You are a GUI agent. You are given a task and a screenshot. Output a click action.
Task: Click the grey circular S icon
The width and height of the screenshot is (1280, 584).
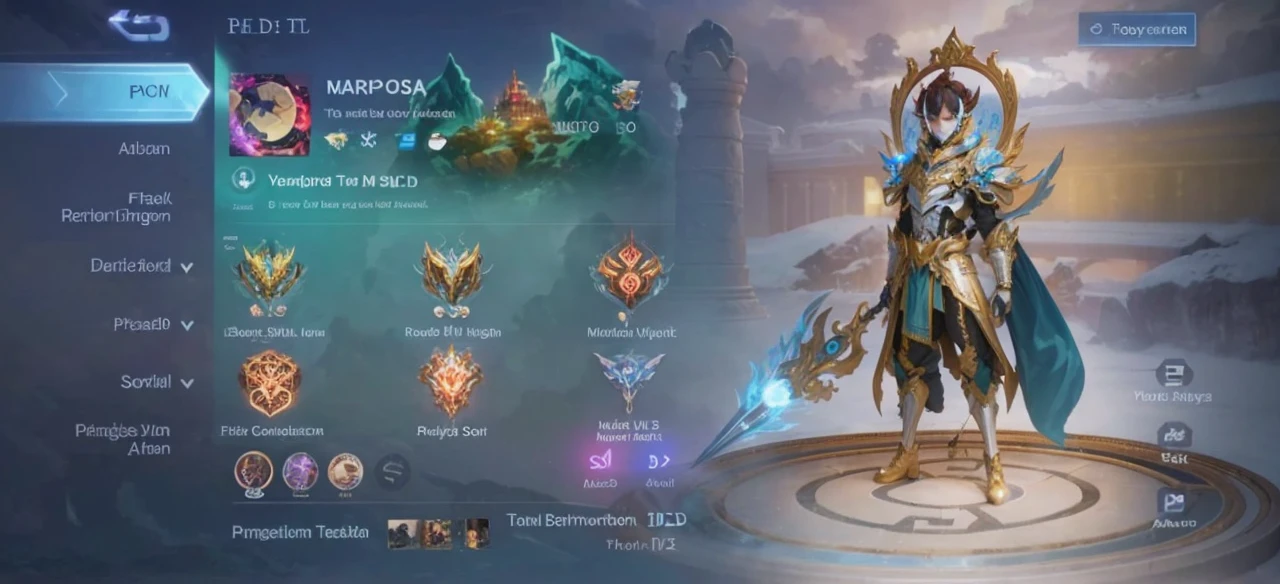tap(392, 471)
